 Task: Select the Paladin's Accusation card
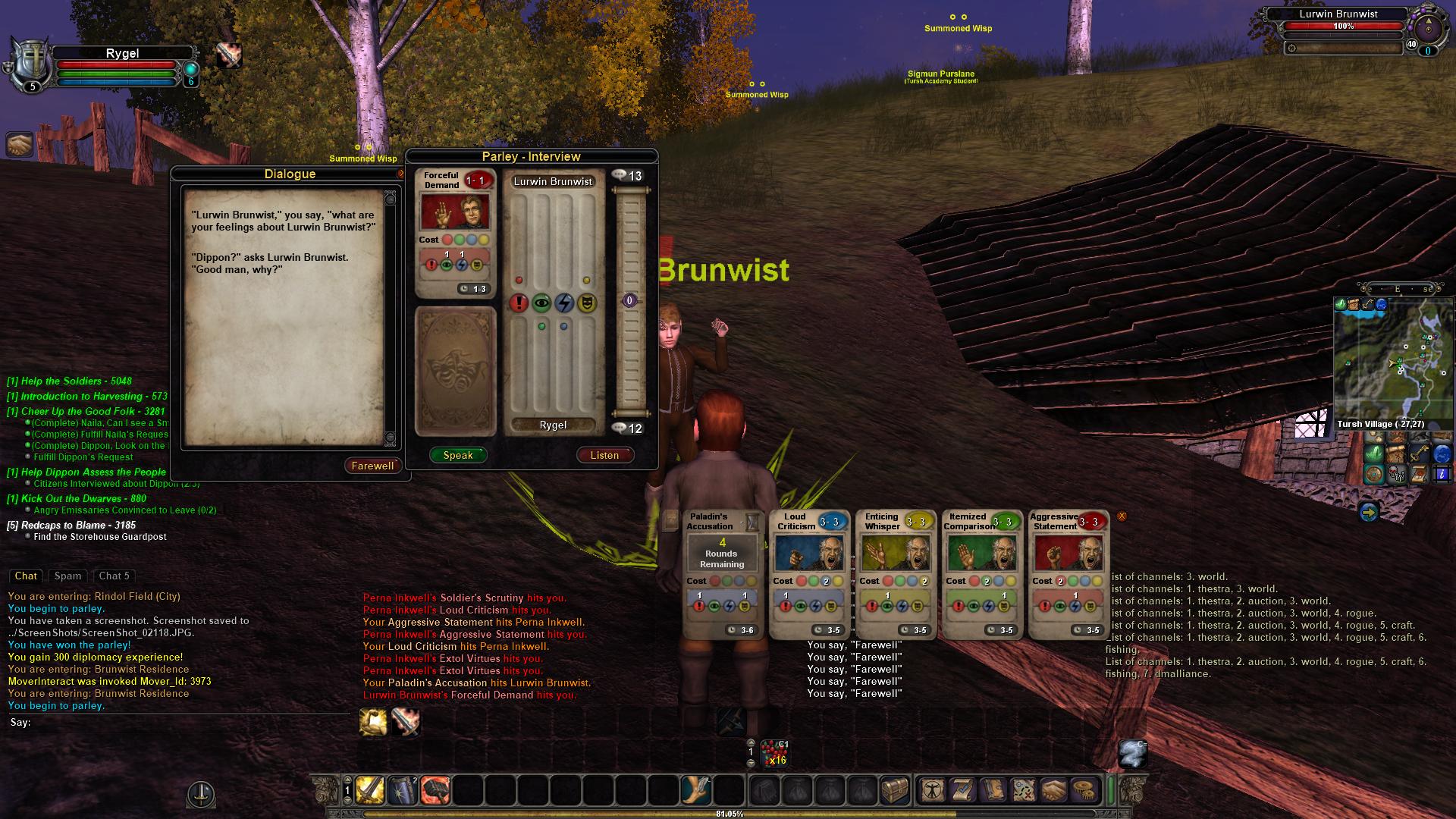pyautogui.click(x=721, y=574)
